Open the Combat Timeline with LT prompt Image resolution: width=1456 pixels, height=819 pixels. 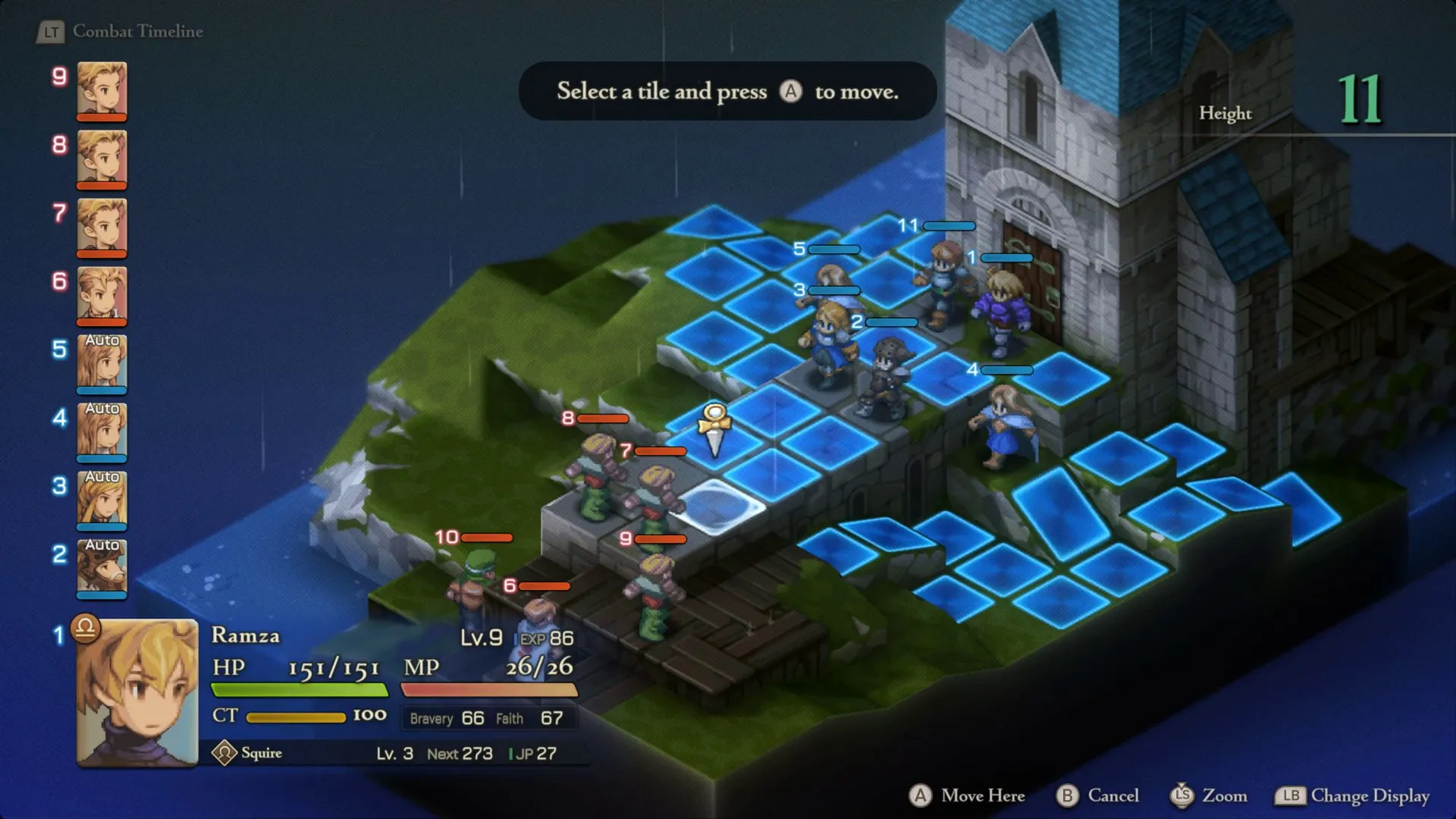coord(51,32)
